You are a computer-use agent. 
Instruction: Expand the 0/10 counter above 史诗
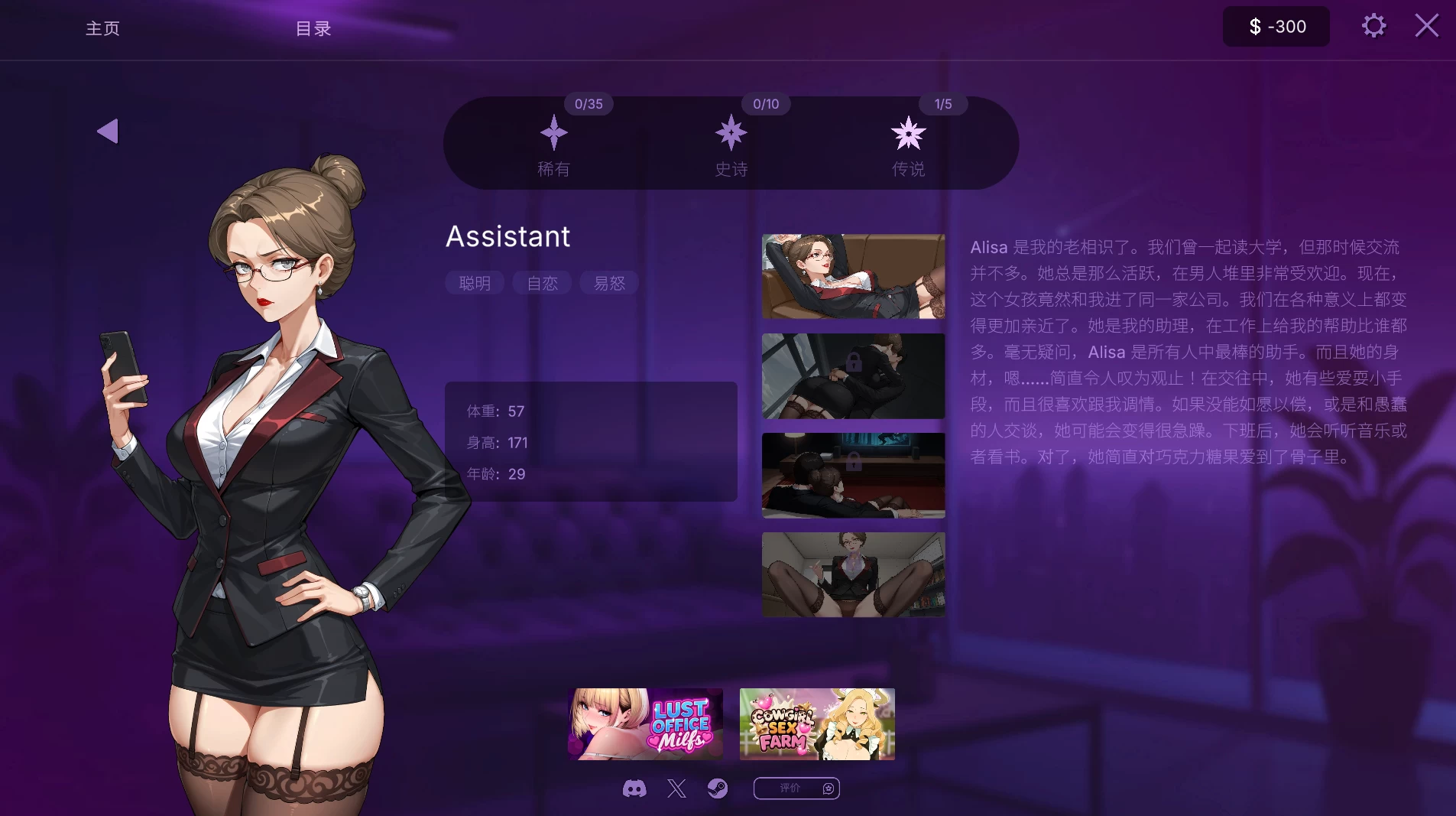tap(765, 104)
